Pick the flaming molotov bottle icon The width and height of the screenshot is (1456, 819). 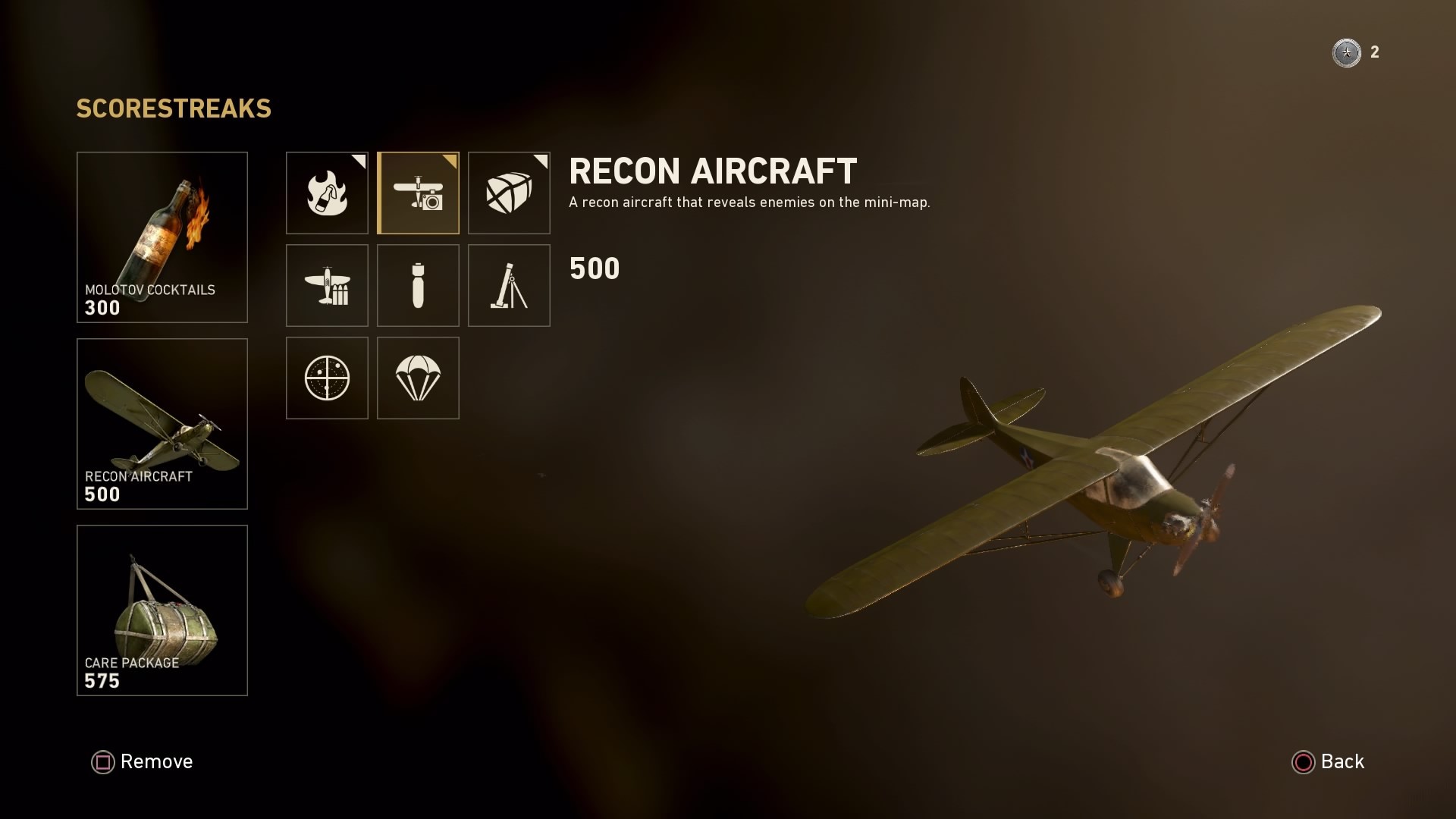pos(327,193)
